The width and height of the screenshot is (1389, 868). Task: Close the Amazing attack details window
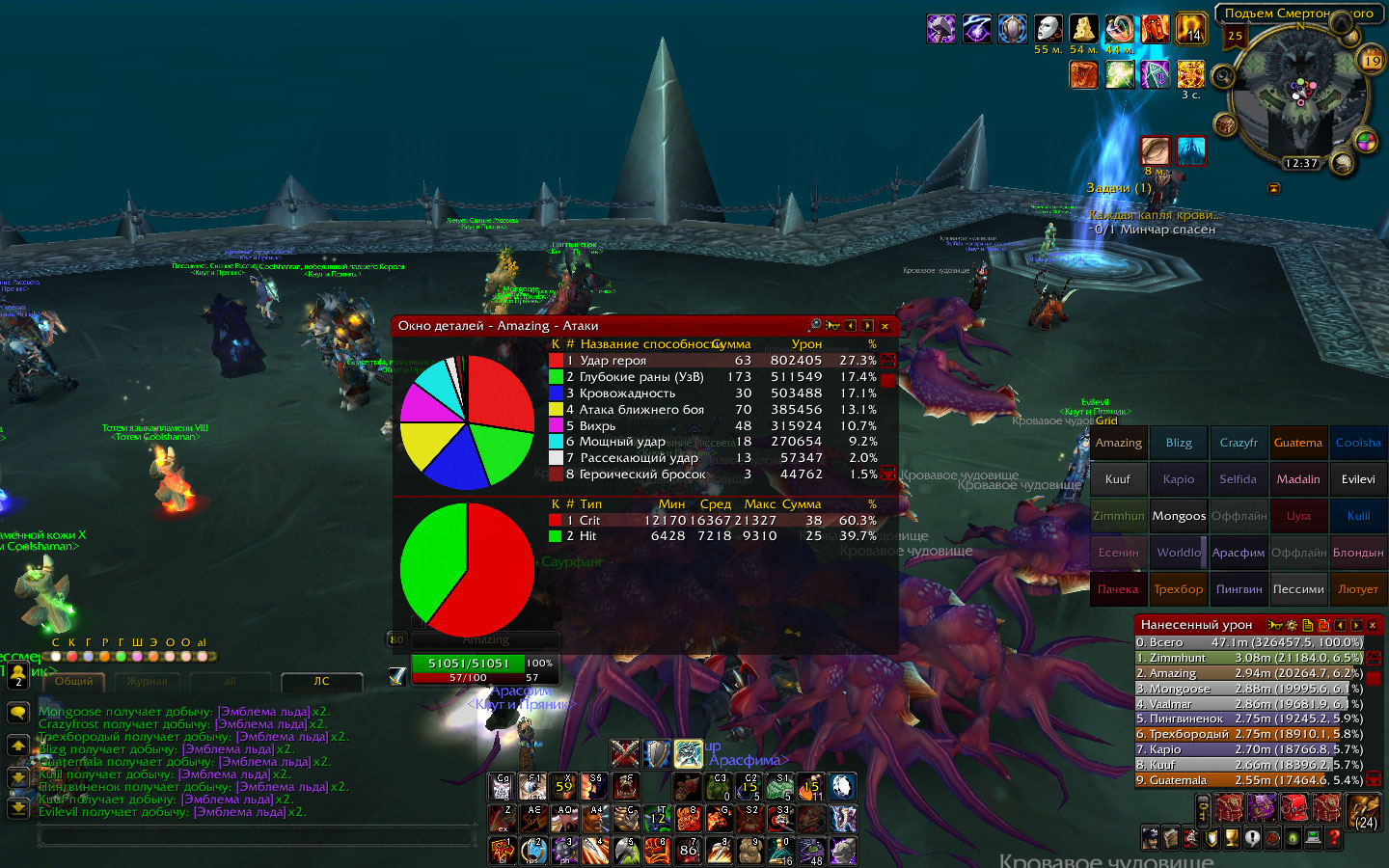[885, 326]
